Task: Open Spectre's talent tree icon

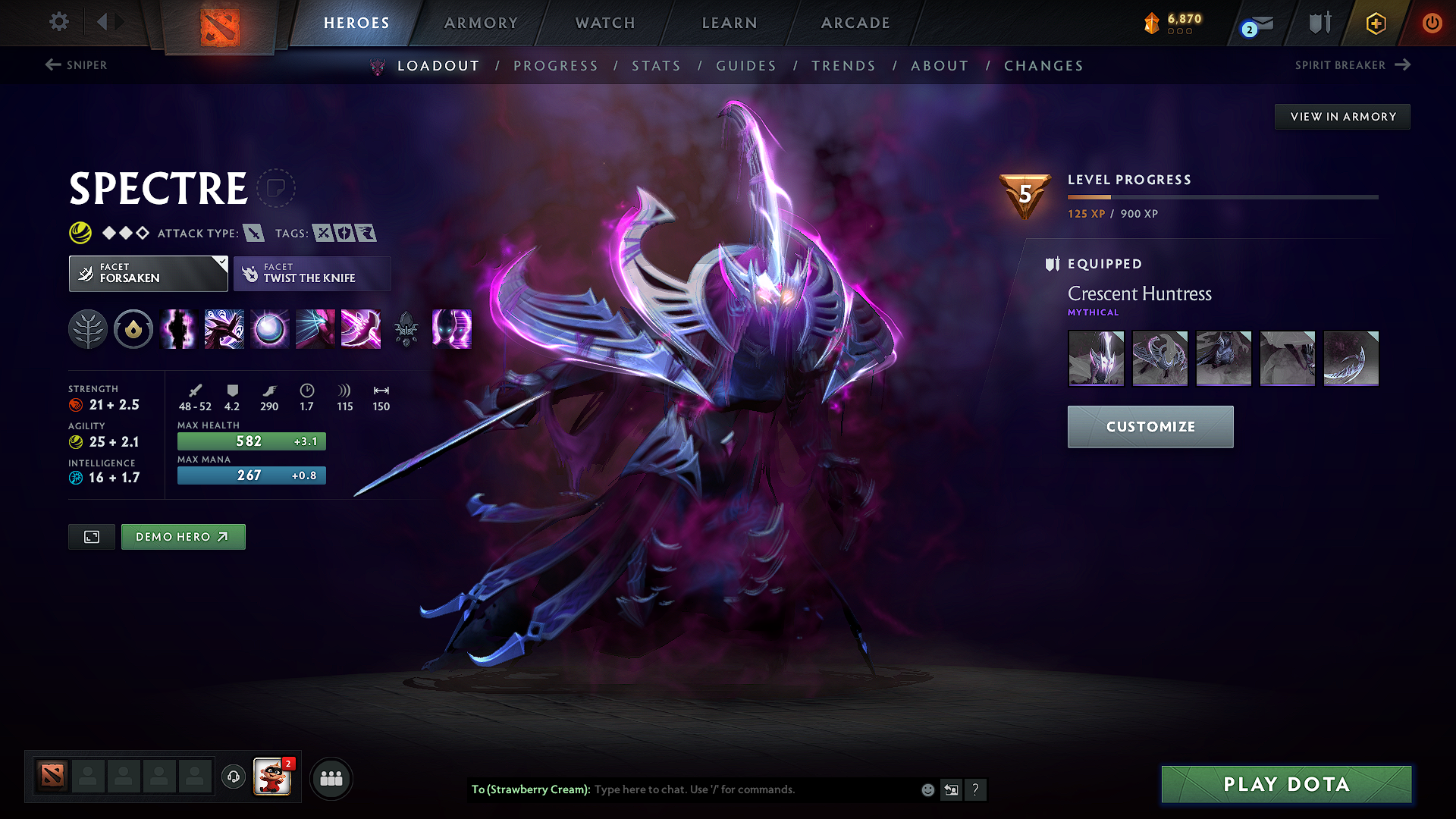Action: tap(88, 329)
